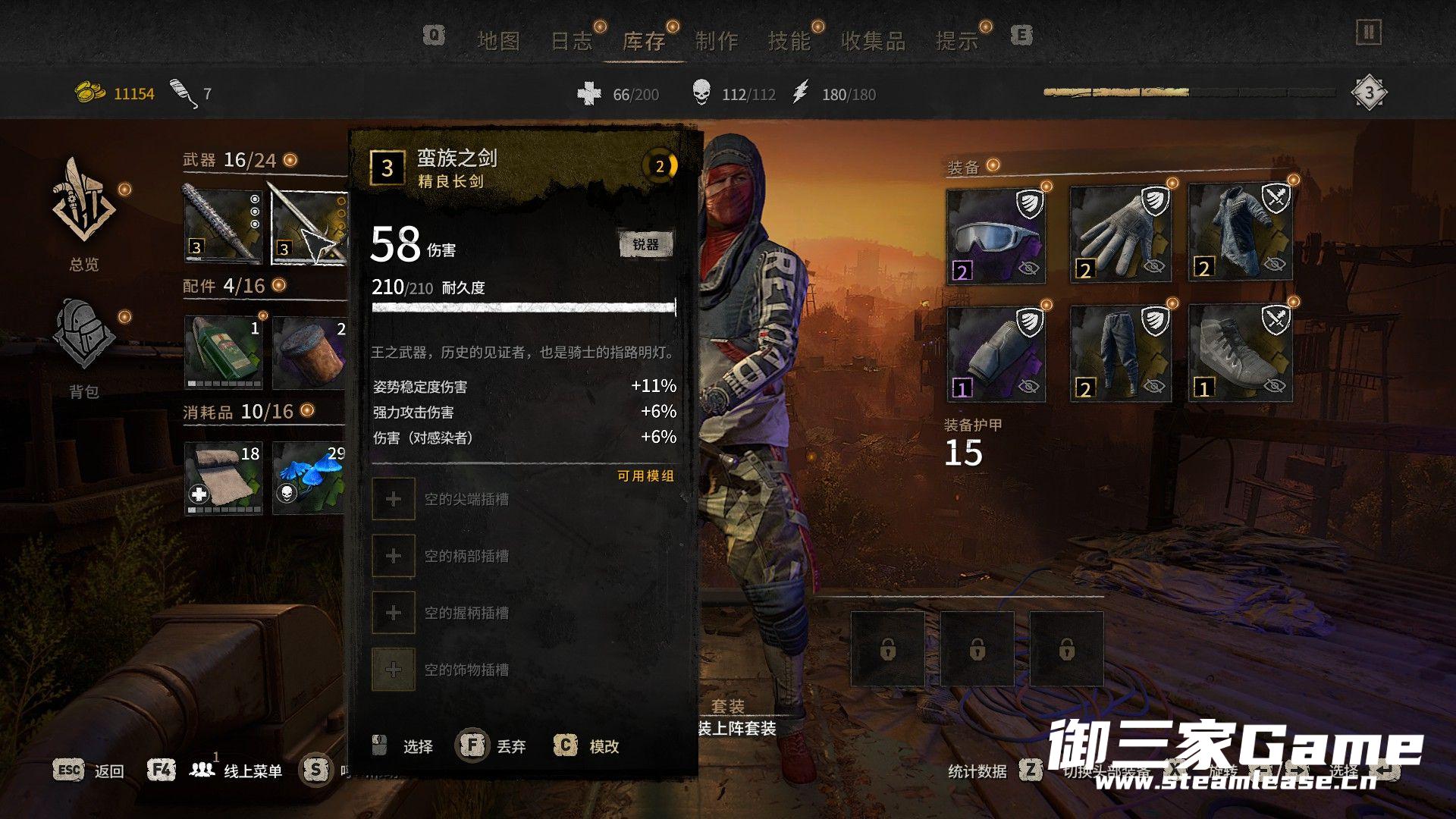Viewport: 1456px width, 819px height.
Task: Open the 日志 journal tab
Action: 571,41
